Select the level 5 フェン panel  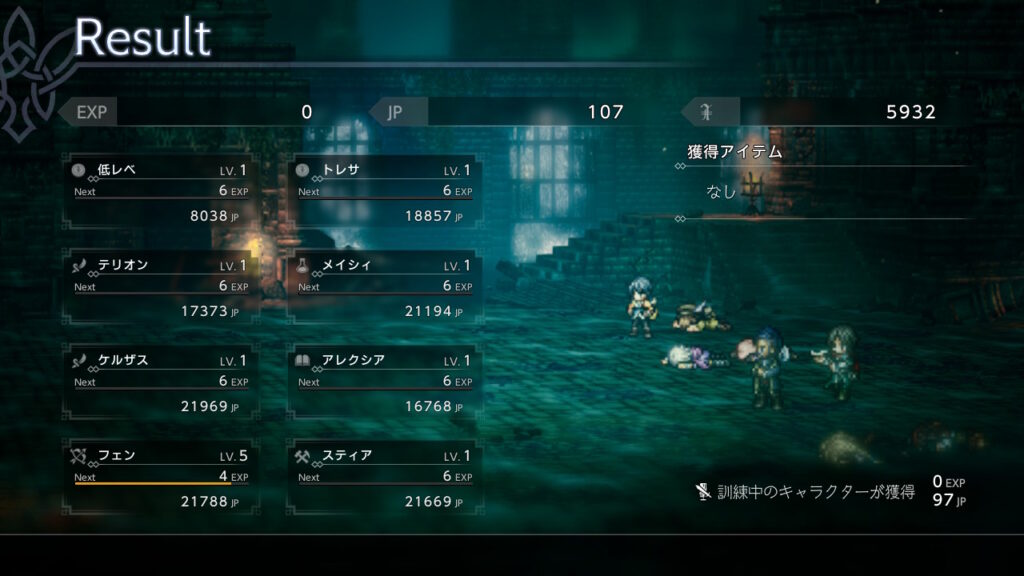click(x=160, y=478)
